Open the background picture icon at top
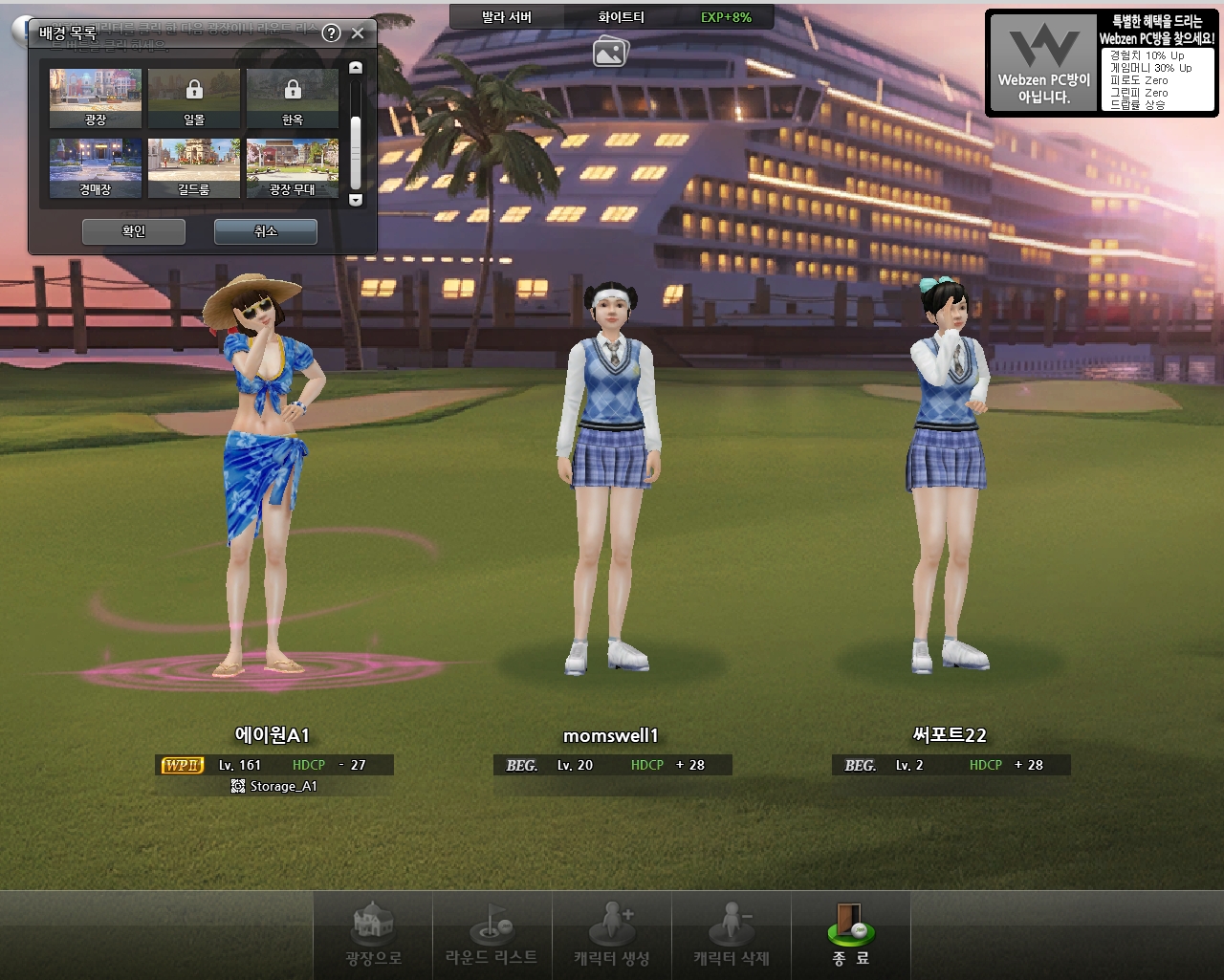This screenshot has height=980, width=1224. [x=610, y=51]
